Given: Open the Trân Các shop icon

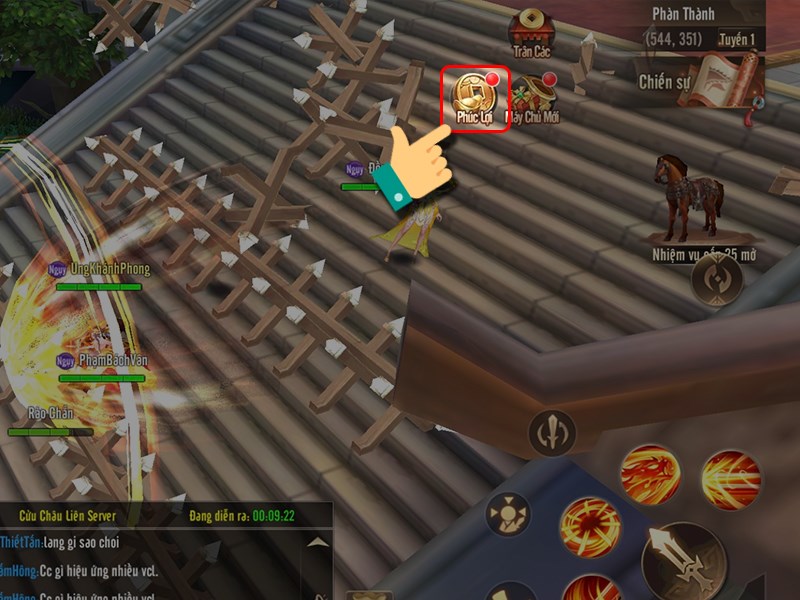Looking at the screenshot, I should pos(532,32).
